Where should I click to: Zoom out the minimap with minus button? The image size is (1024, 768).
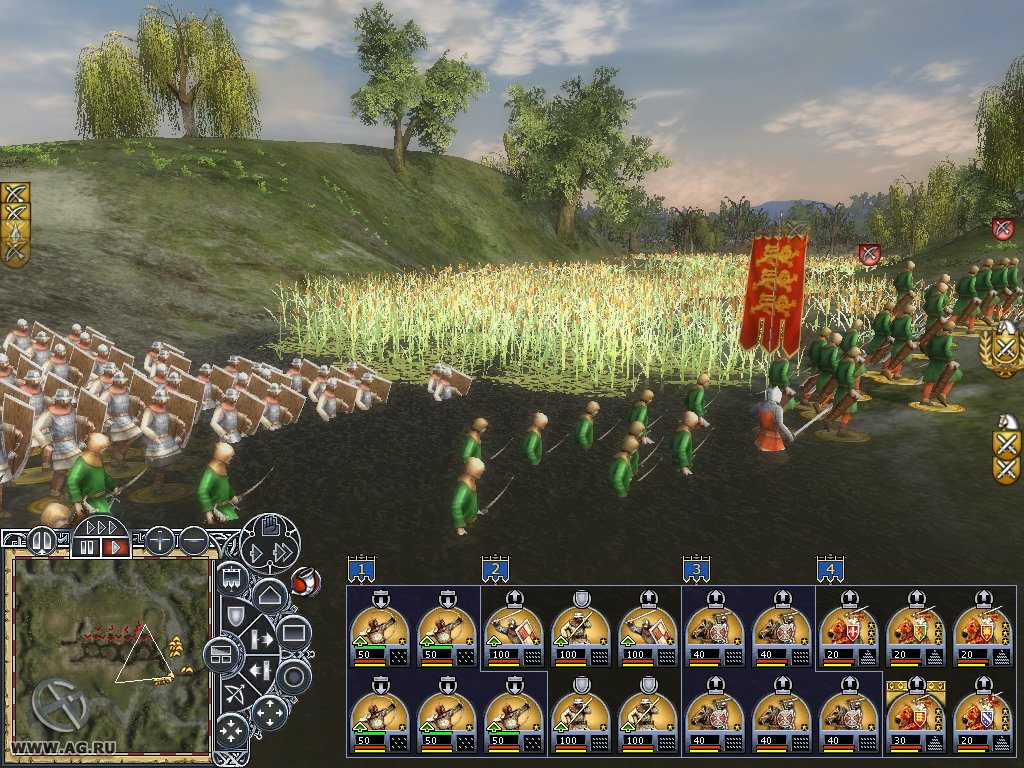[193, 541]
